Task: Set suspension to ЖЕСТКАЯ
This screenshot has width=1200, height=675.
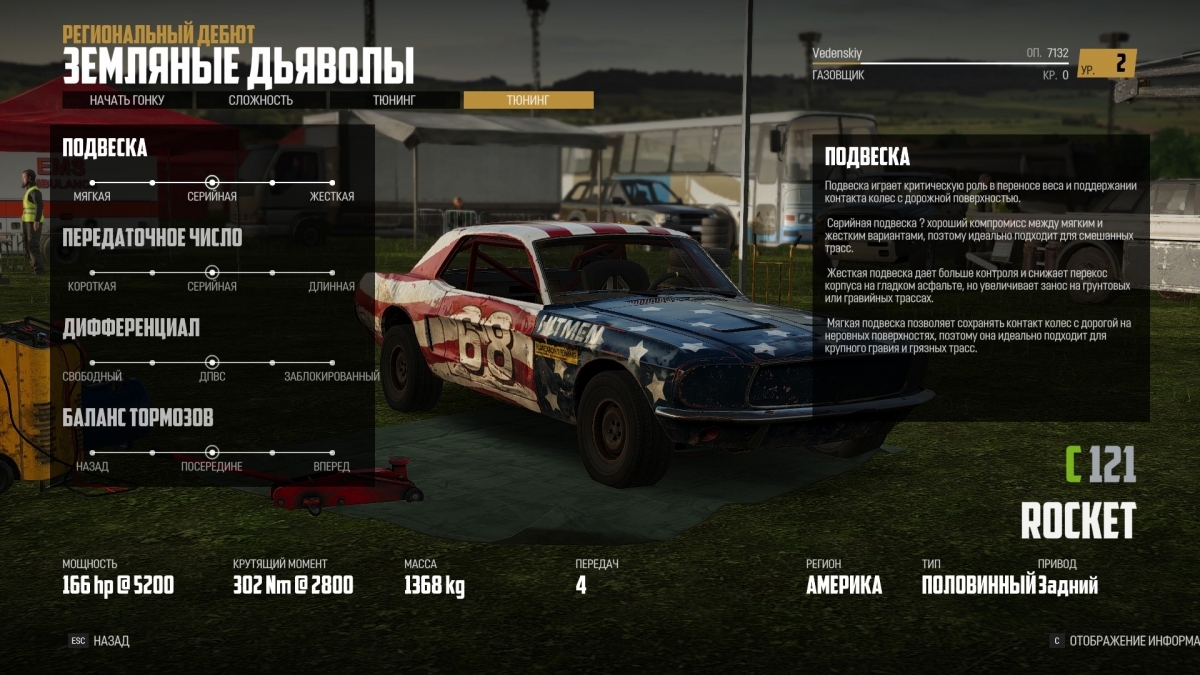Action: coord(332,183)
